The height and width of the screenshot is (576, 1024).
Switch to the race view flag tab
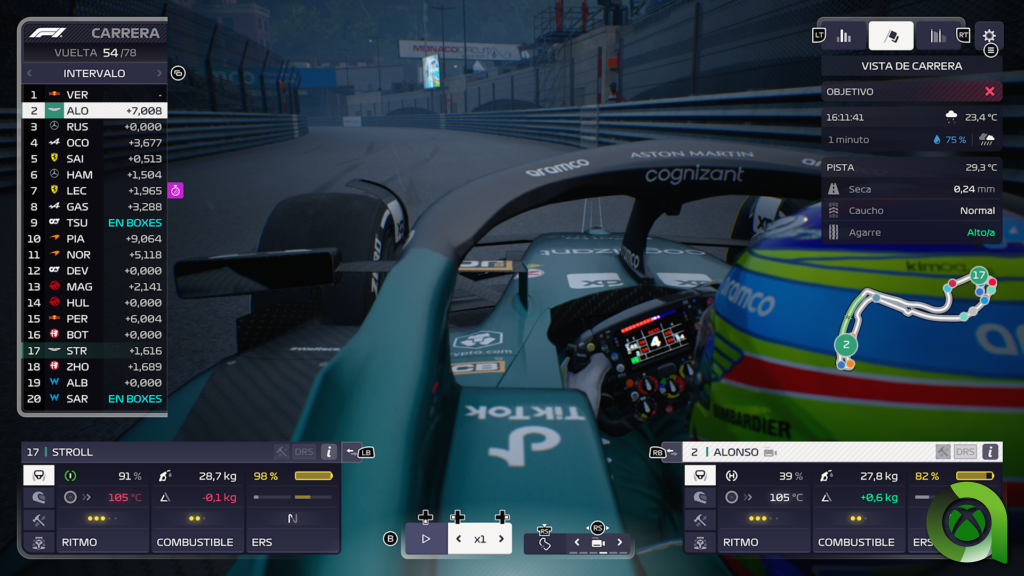891,36
